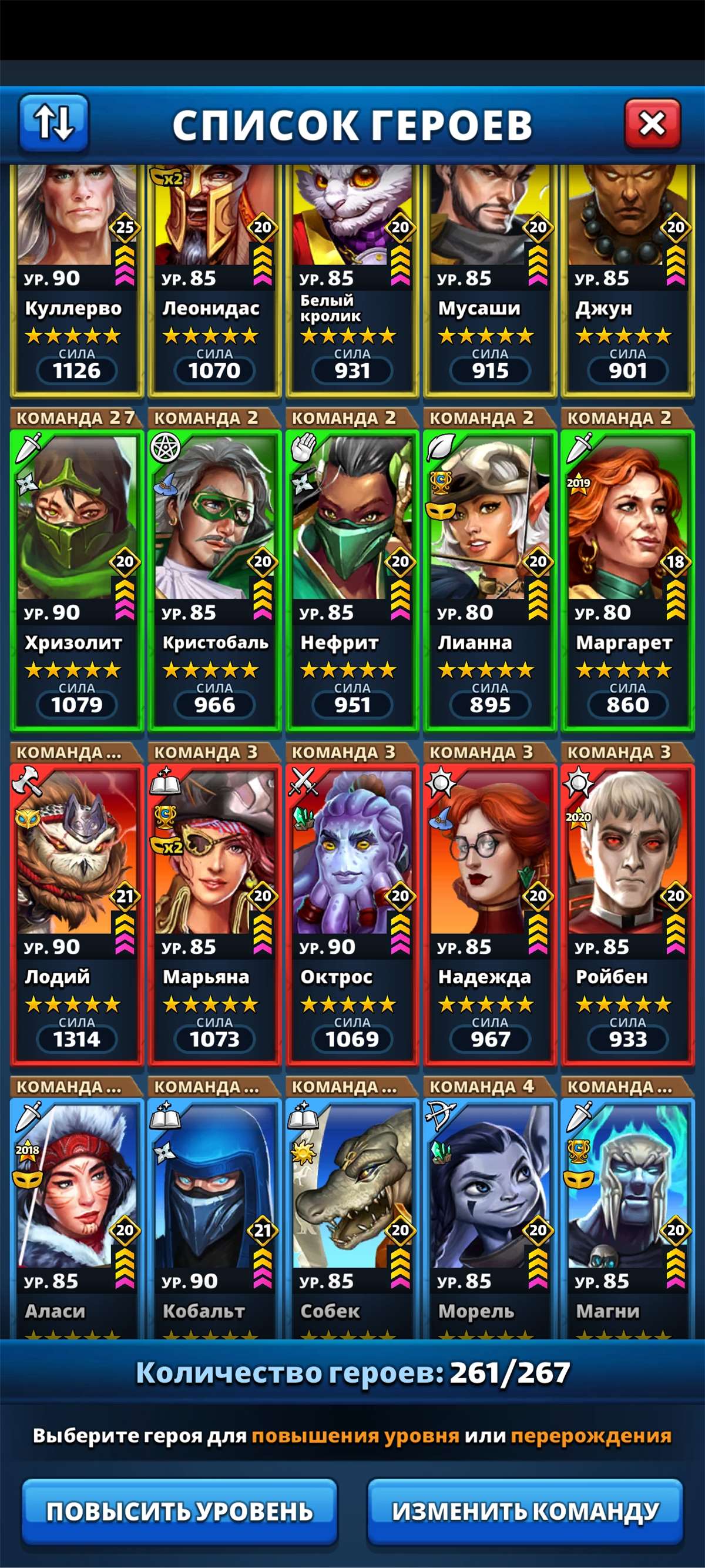Open the Джун hero card
The image size is (705, 1568).
pyautogui.click(x=627, y=280)
